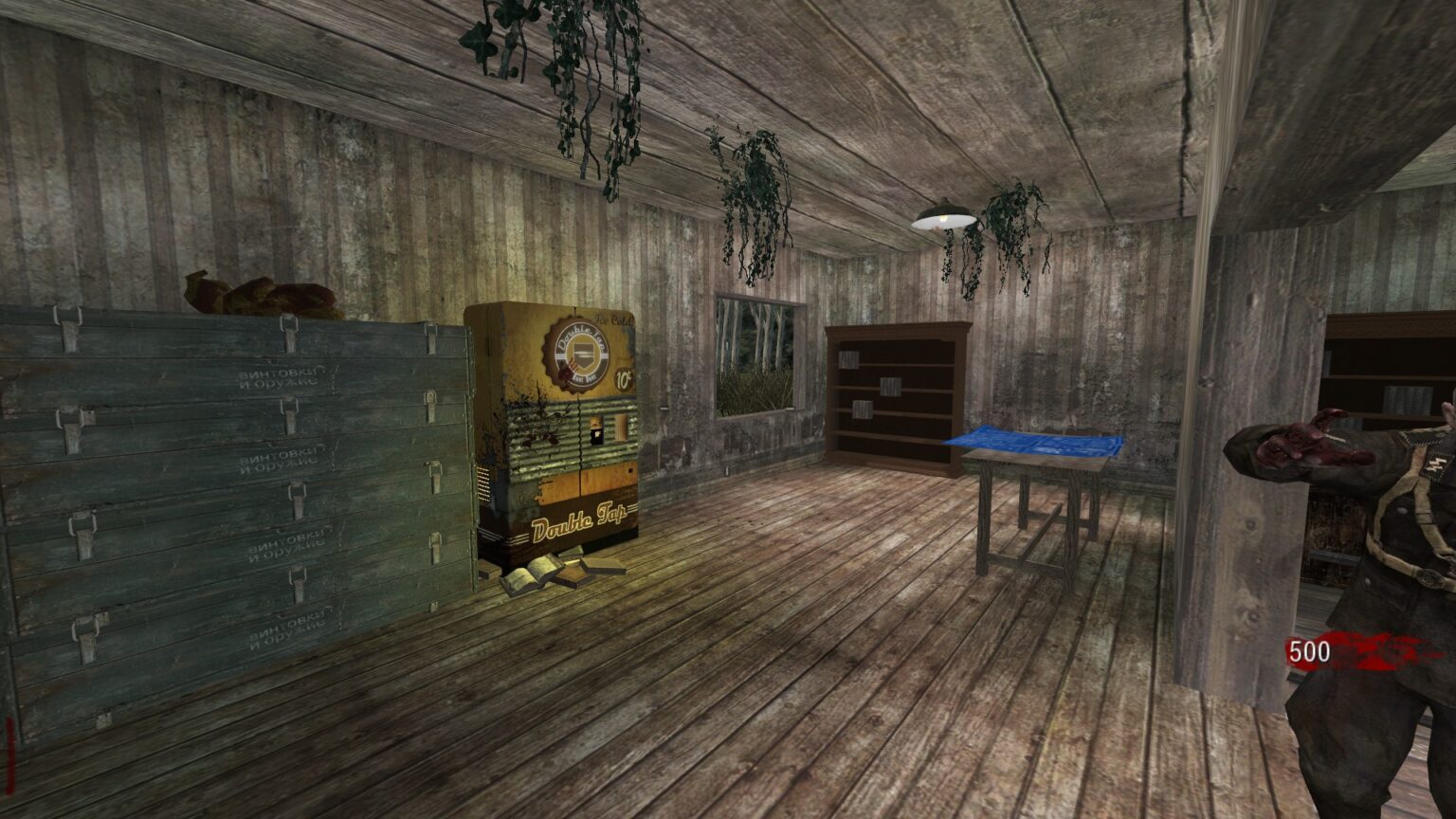Click the Ice Cold text on the machine
Screen dimensions: 1456x819
click(x=614, y=318)
